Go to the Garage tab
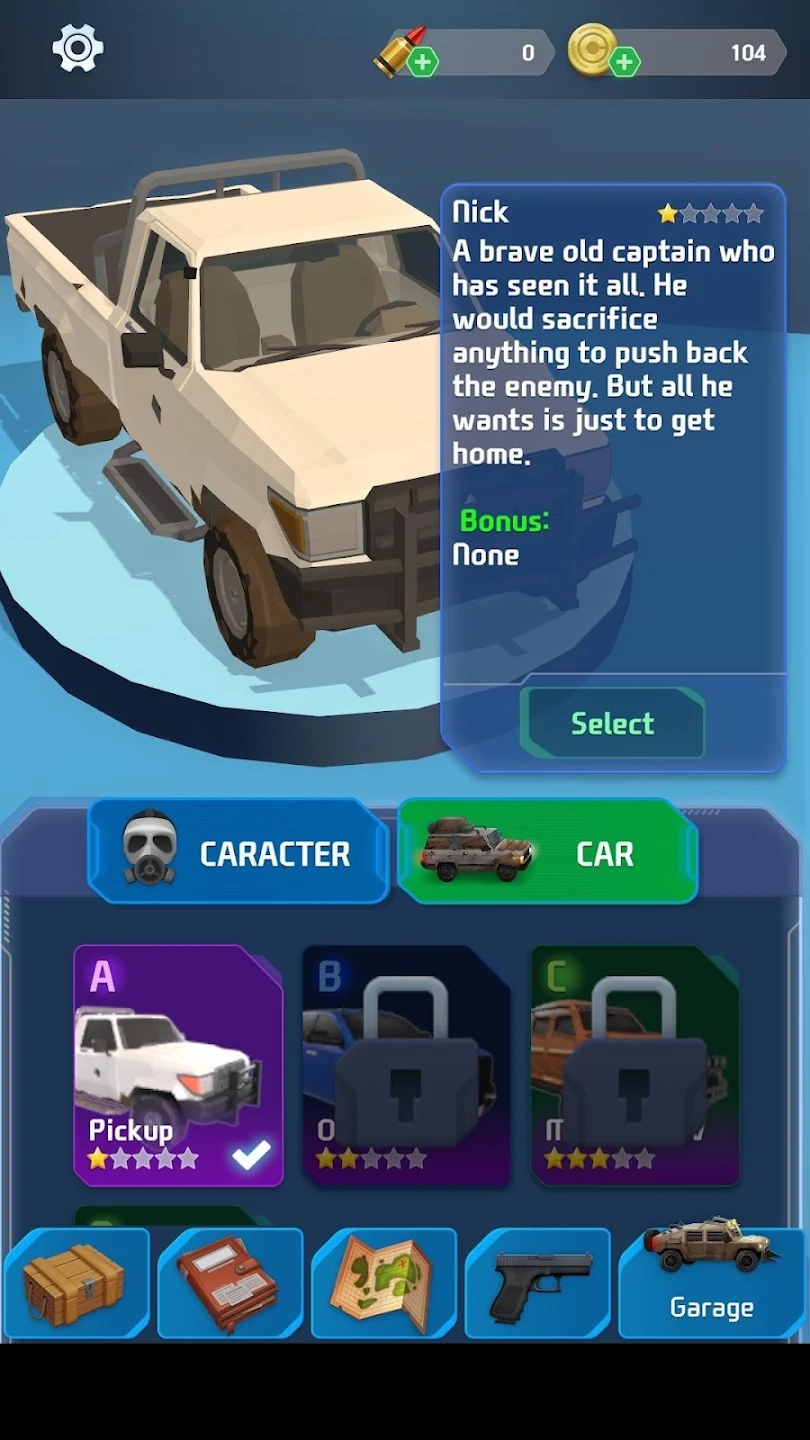This screenshot has height=1440, width=810. tap(711, 1283)
